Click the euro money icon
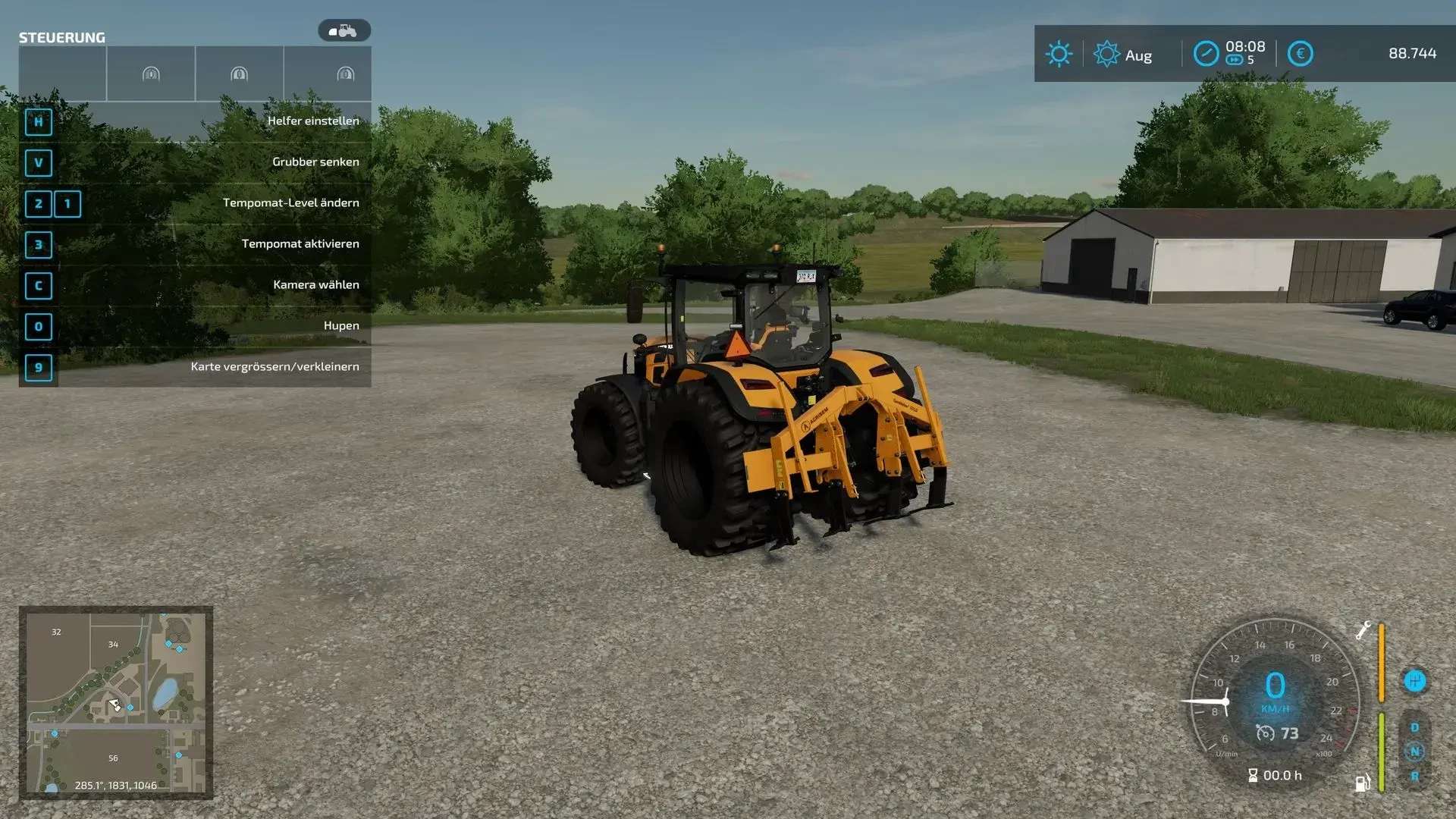 [1300, 54]
